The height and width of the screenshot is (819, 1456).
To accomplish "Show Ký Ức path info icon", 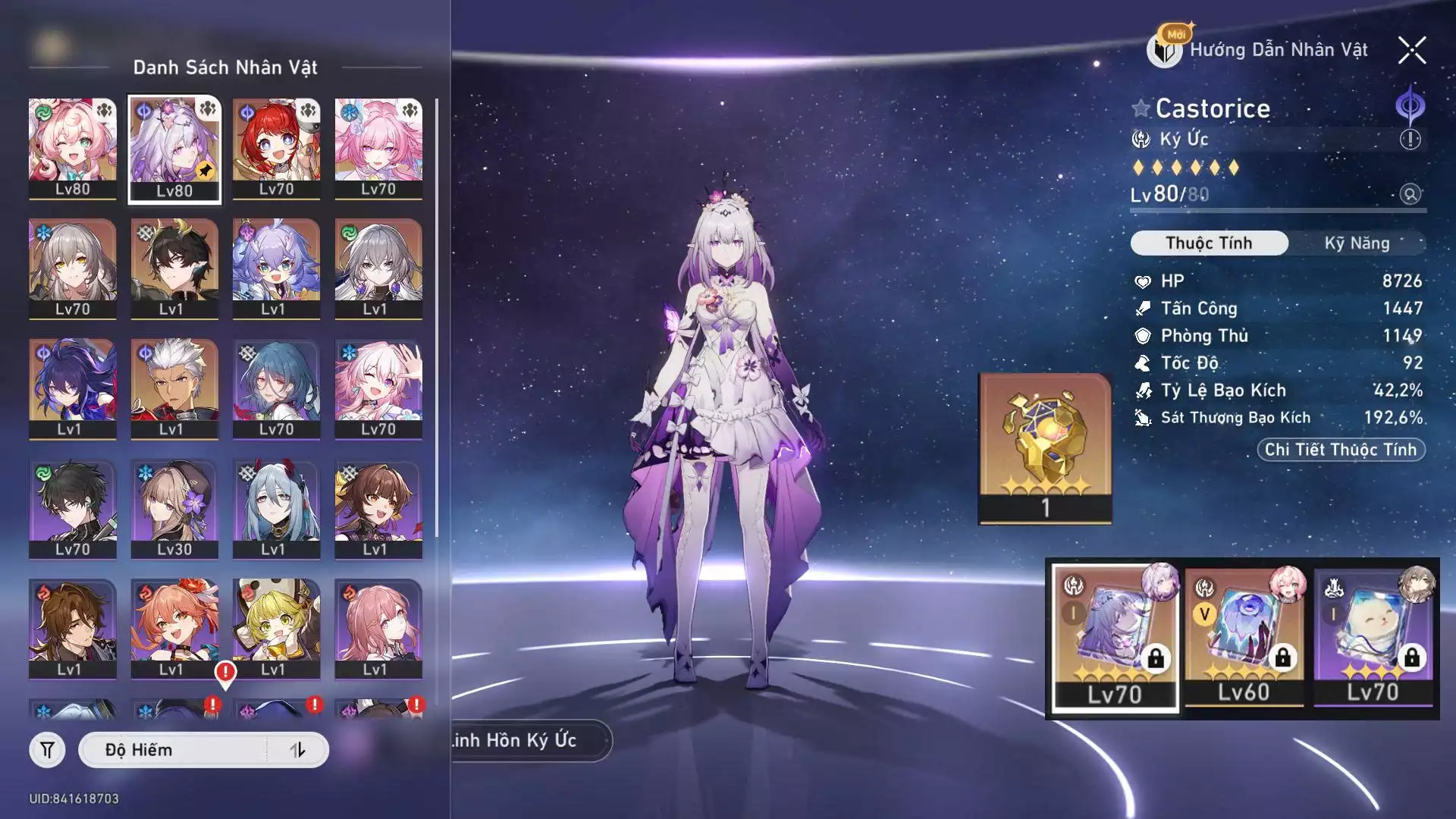I will pyautogui.click(x=1410, y=140).
